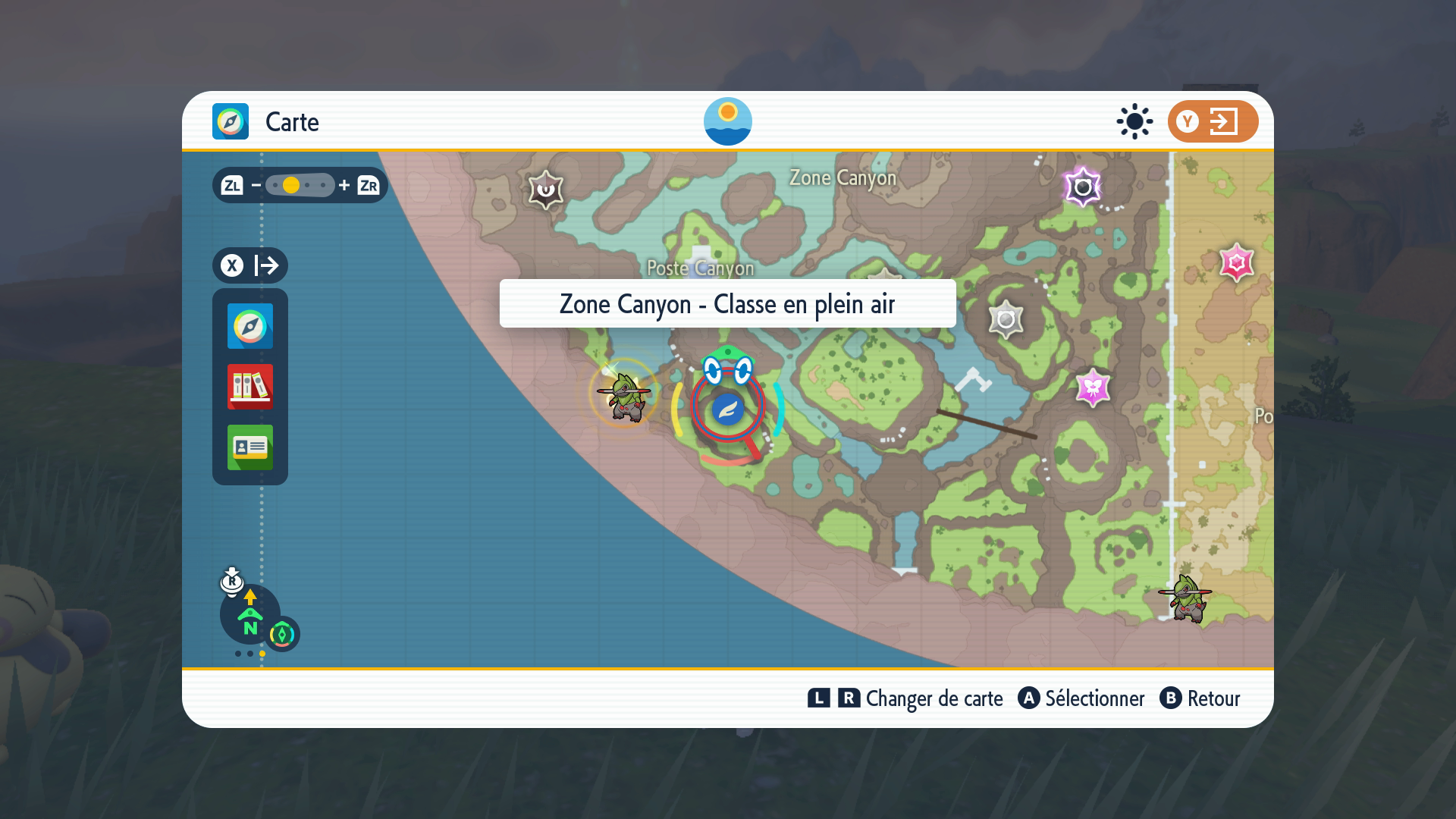
Task: Click the grey Tera raid crystal near the lake
Action: pos(1006,318)
